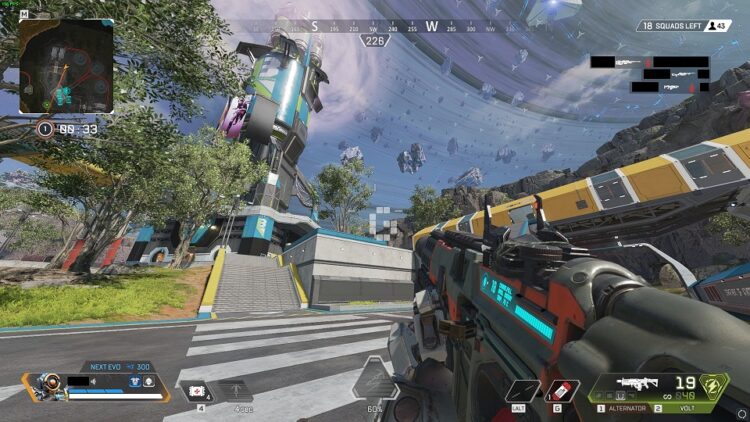Viewport: 750px width, 422px height.
Task: Click the body armor evo icon
Action: 133,381
